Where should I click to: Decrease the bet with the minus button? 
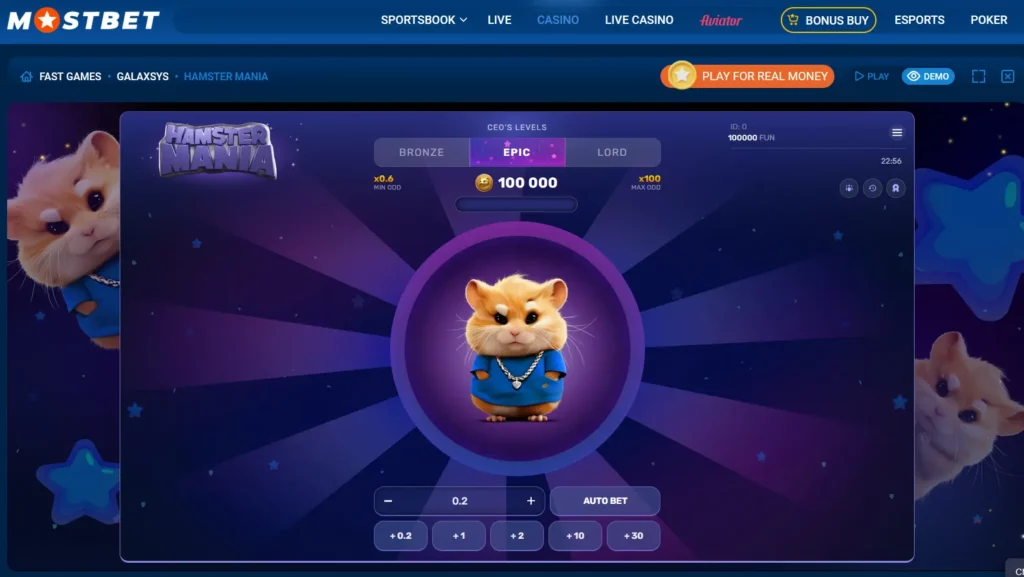388,501
